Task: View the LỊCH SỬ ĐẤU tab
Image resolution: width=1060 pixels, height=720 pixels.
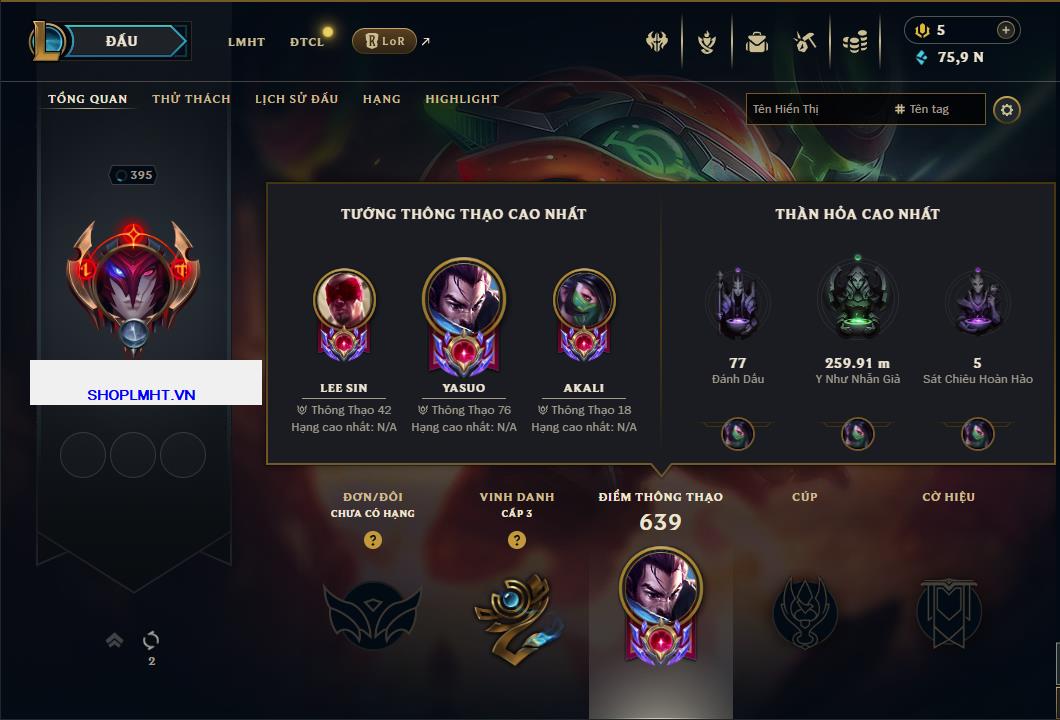Action: [x=296, y=99]
